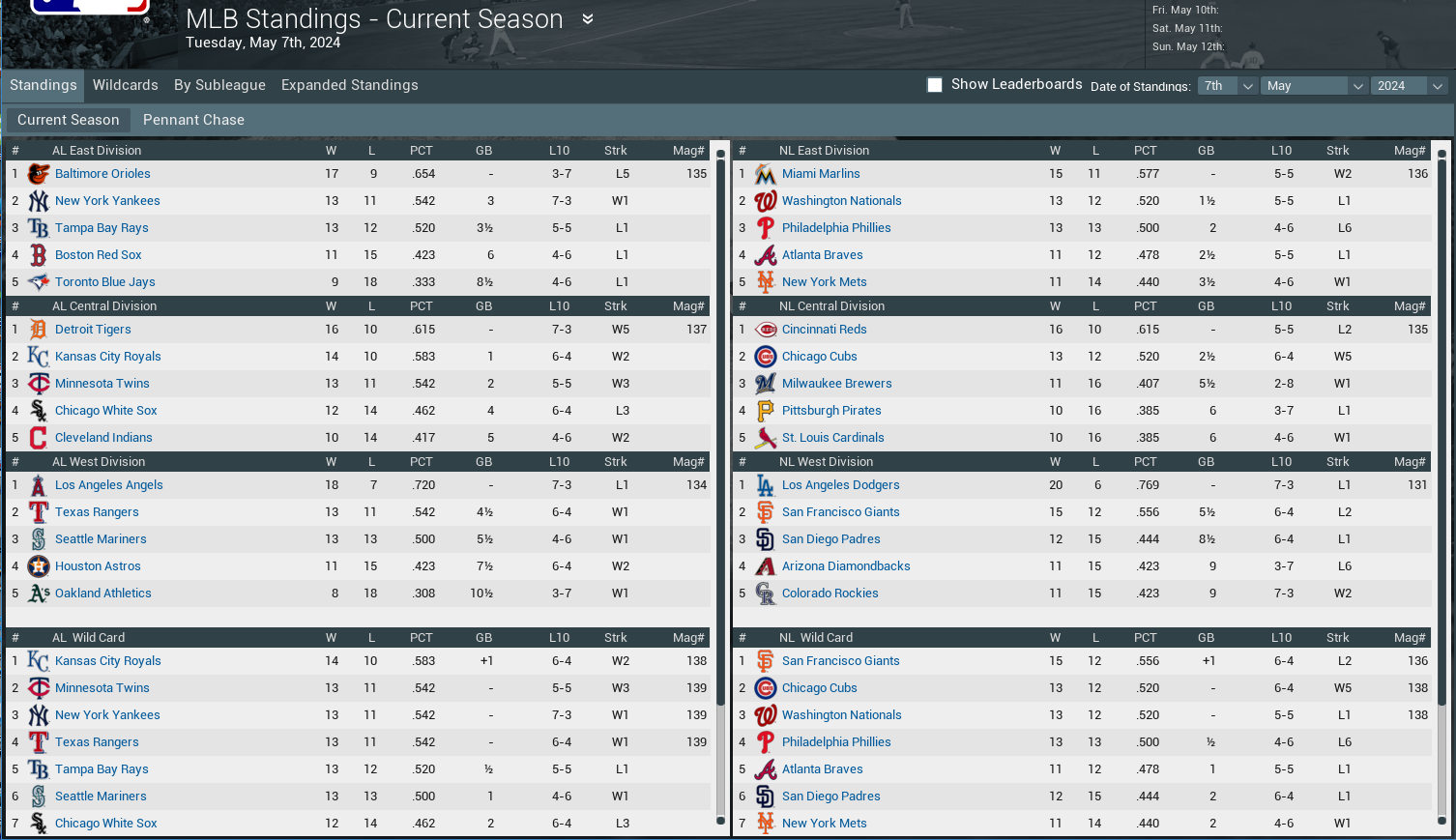Expand the MLB Standings title dropdown arrow
Image resolution: width=1456 pixels, height=840 pixels.
point(587,19)
